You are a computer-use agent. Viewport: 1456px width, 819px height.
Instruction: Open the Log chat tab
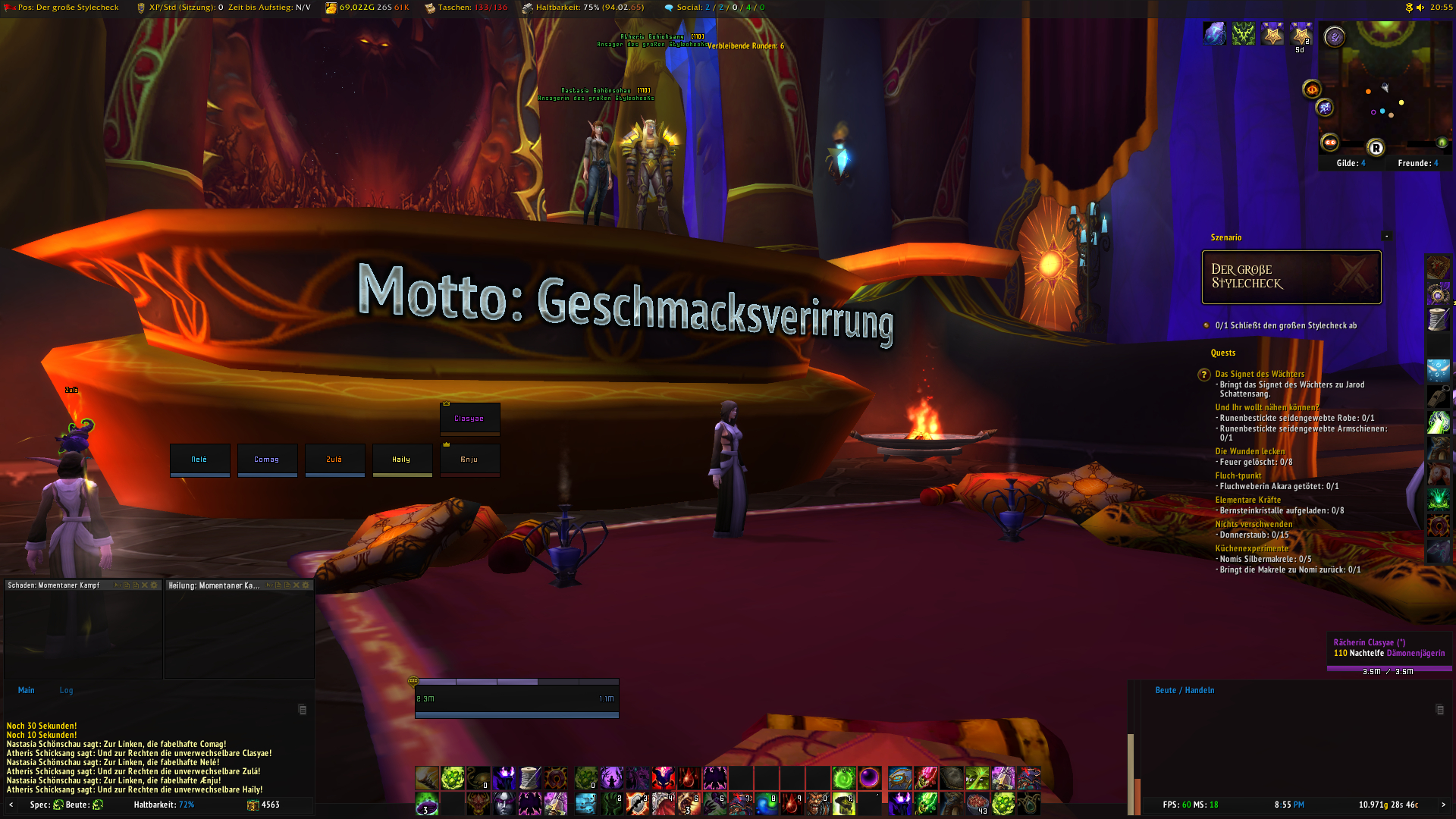[x=67, y=690]
